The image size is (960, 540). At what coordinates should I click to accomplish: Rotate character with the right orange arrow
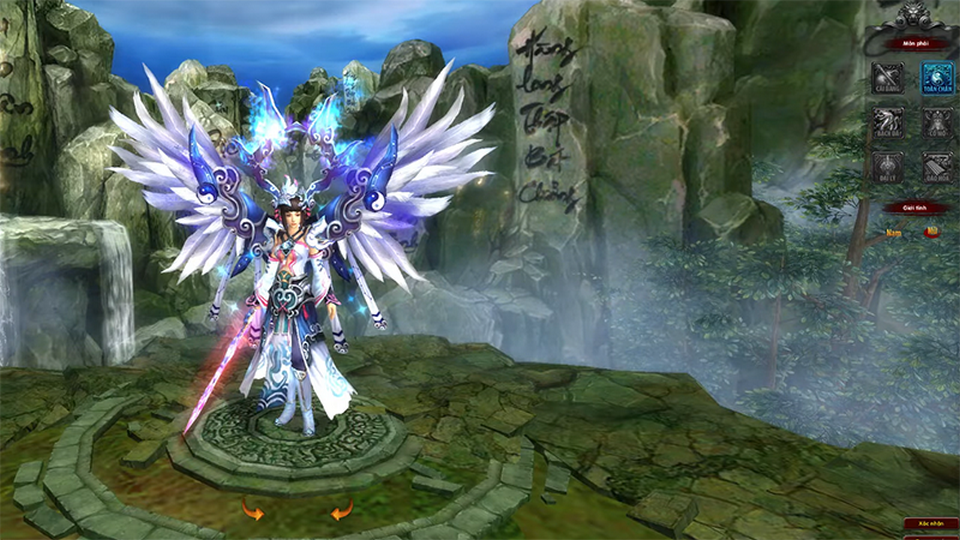[x=342, y=512]
